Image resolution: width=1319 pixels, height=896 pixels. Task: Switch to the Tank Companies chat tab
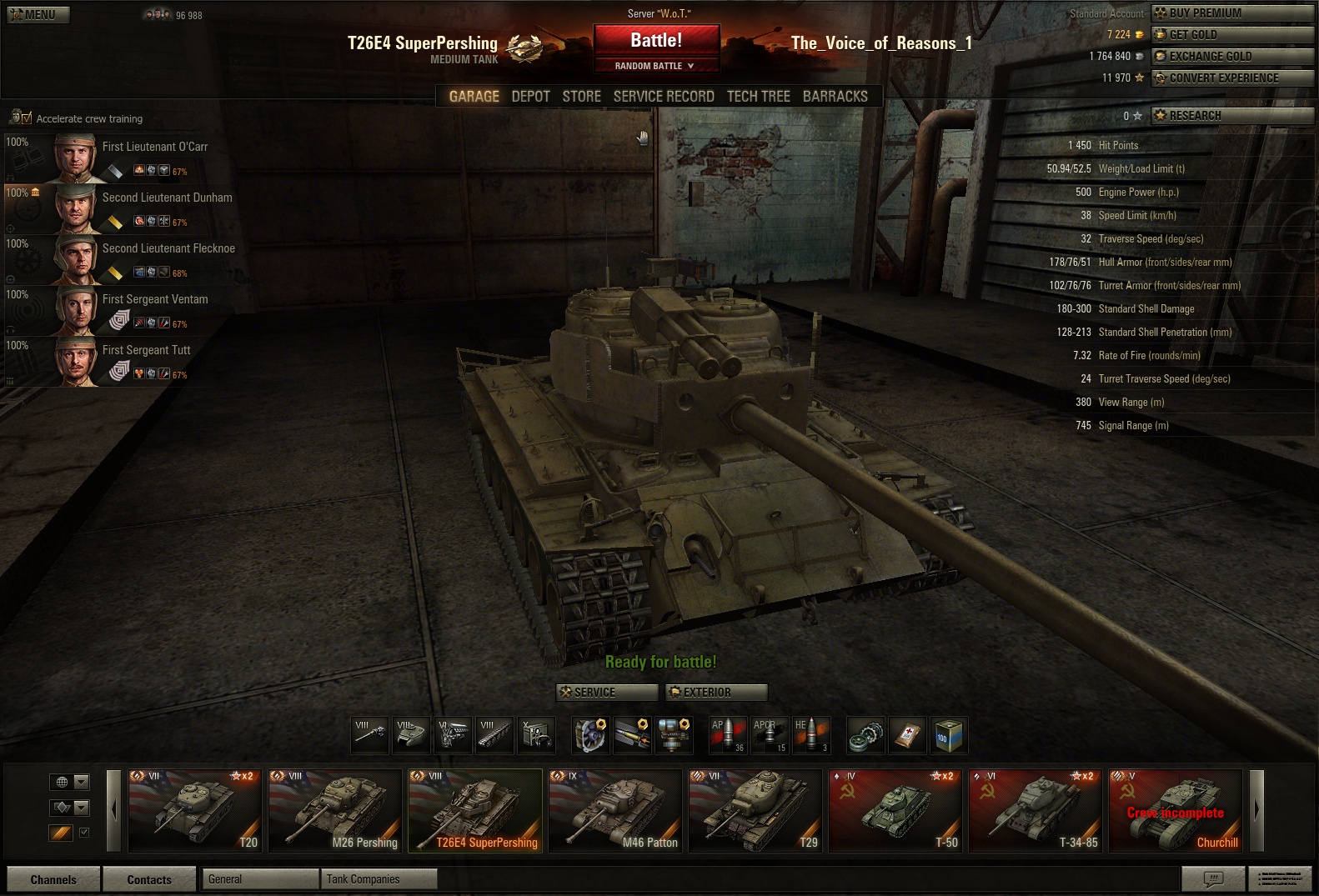[378, 879]
